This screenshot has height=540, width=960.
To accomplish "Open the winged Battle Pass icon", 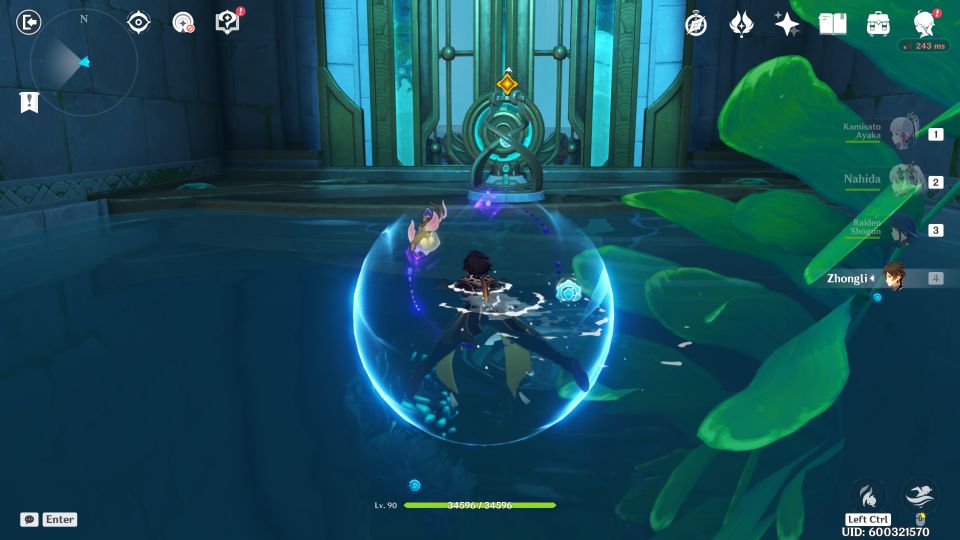I will pos(741,24).
